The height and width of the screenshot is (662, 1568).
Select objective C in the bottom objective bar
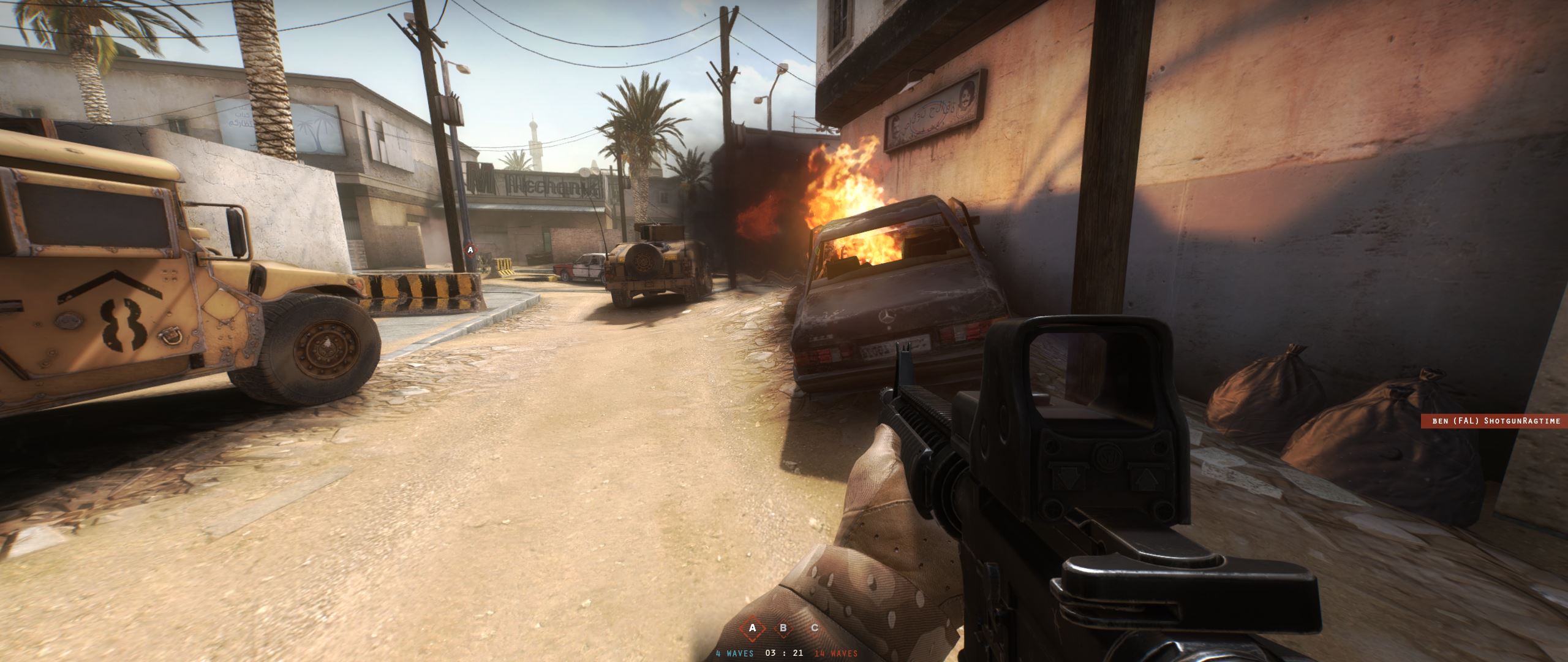coord(814,628)
